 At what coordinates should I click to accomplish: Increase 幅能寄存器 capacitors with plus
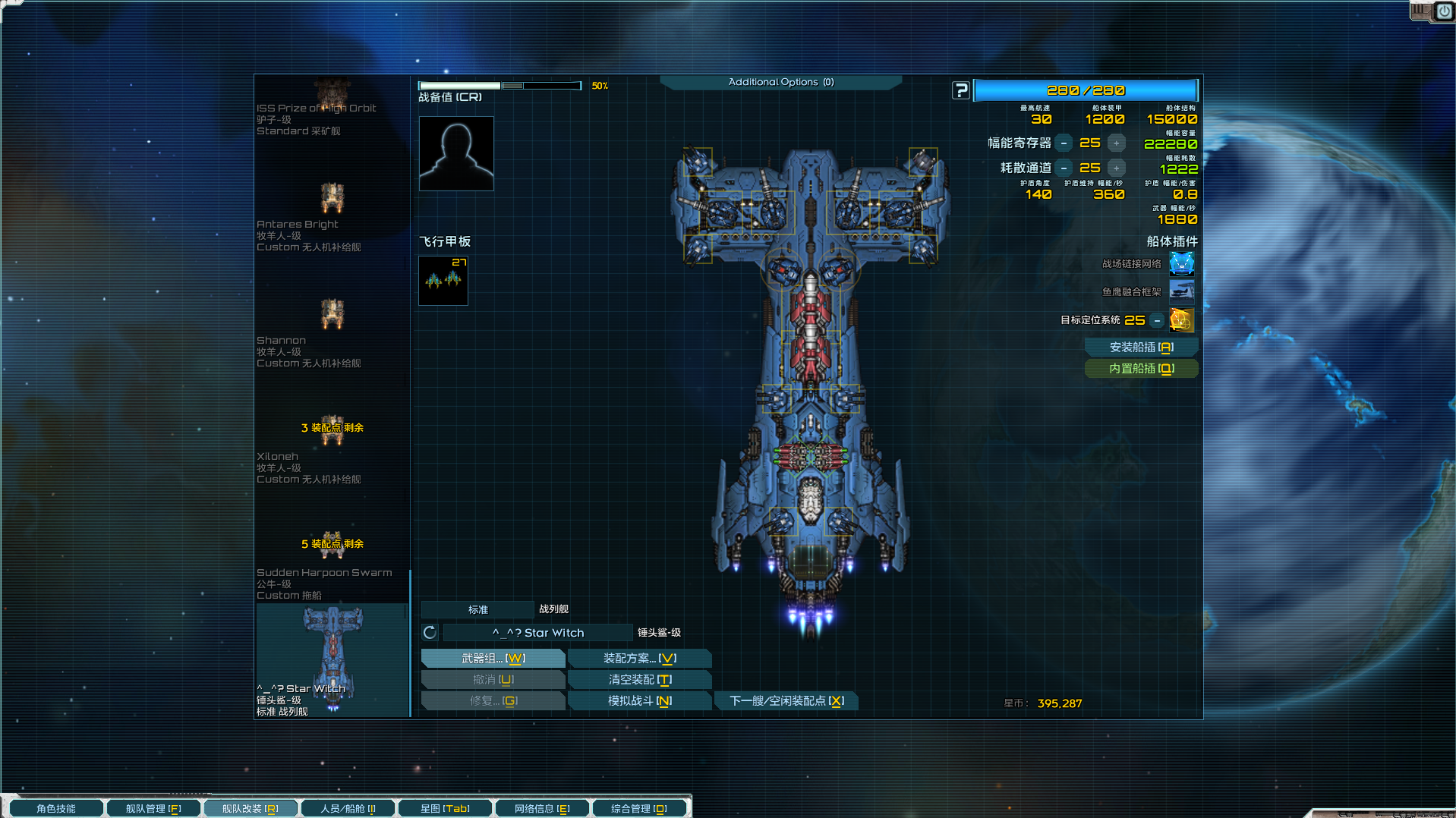1116,143
